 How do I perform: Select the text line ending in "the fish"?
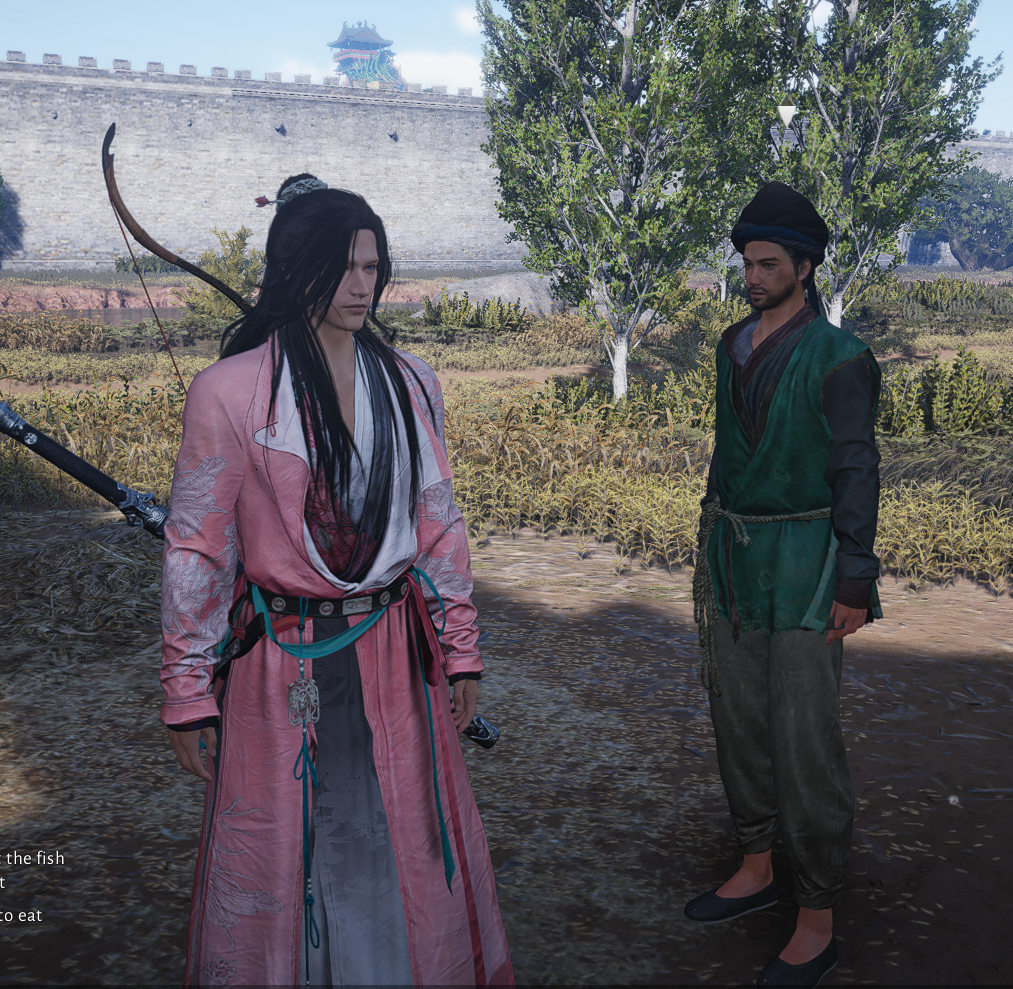(x=32, y=858)
